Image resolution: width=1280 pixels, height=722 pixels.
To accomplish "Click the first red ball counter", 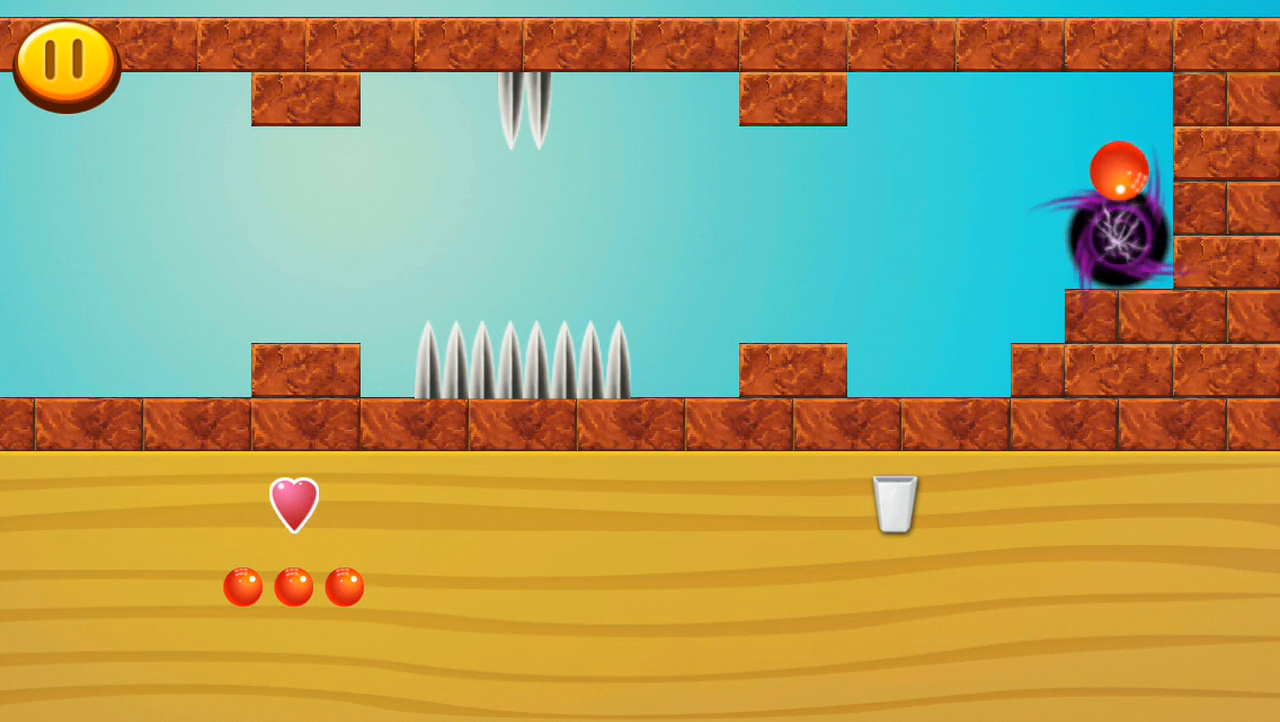I will (x=243, y=586).
